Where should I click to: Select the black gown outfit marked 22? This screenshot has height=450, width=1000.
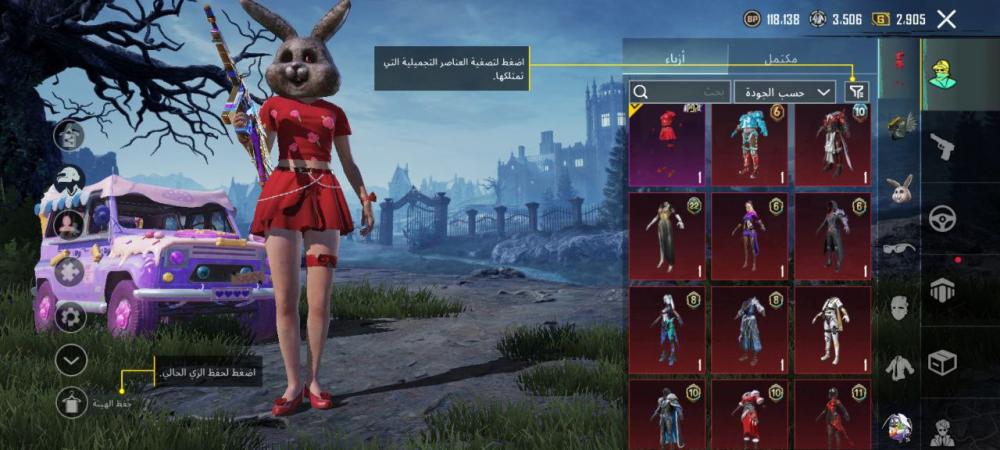click(x=666, y=235)
